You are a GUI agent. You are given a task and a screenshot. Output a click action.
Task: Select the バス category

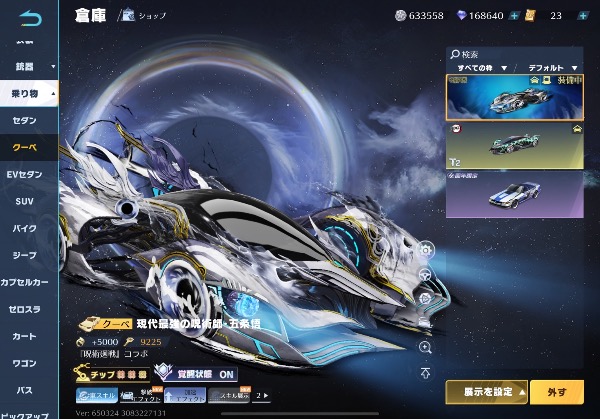25,390
